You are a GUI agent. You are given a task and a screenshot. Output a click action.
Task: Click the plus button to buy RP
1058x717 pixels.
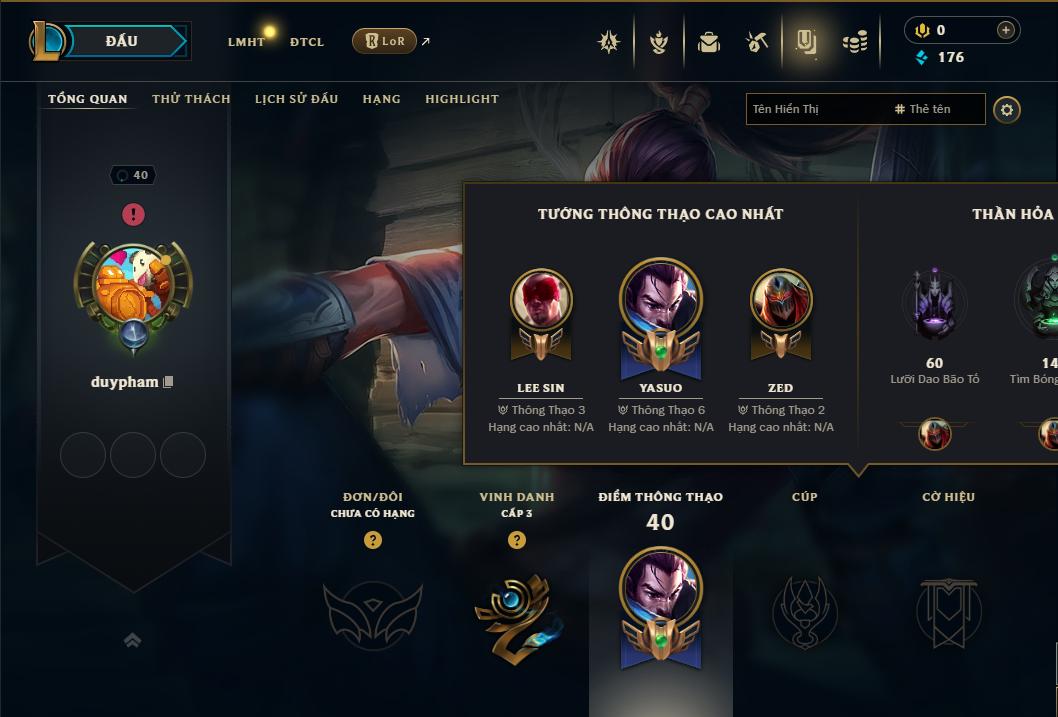coord(1006,30)
